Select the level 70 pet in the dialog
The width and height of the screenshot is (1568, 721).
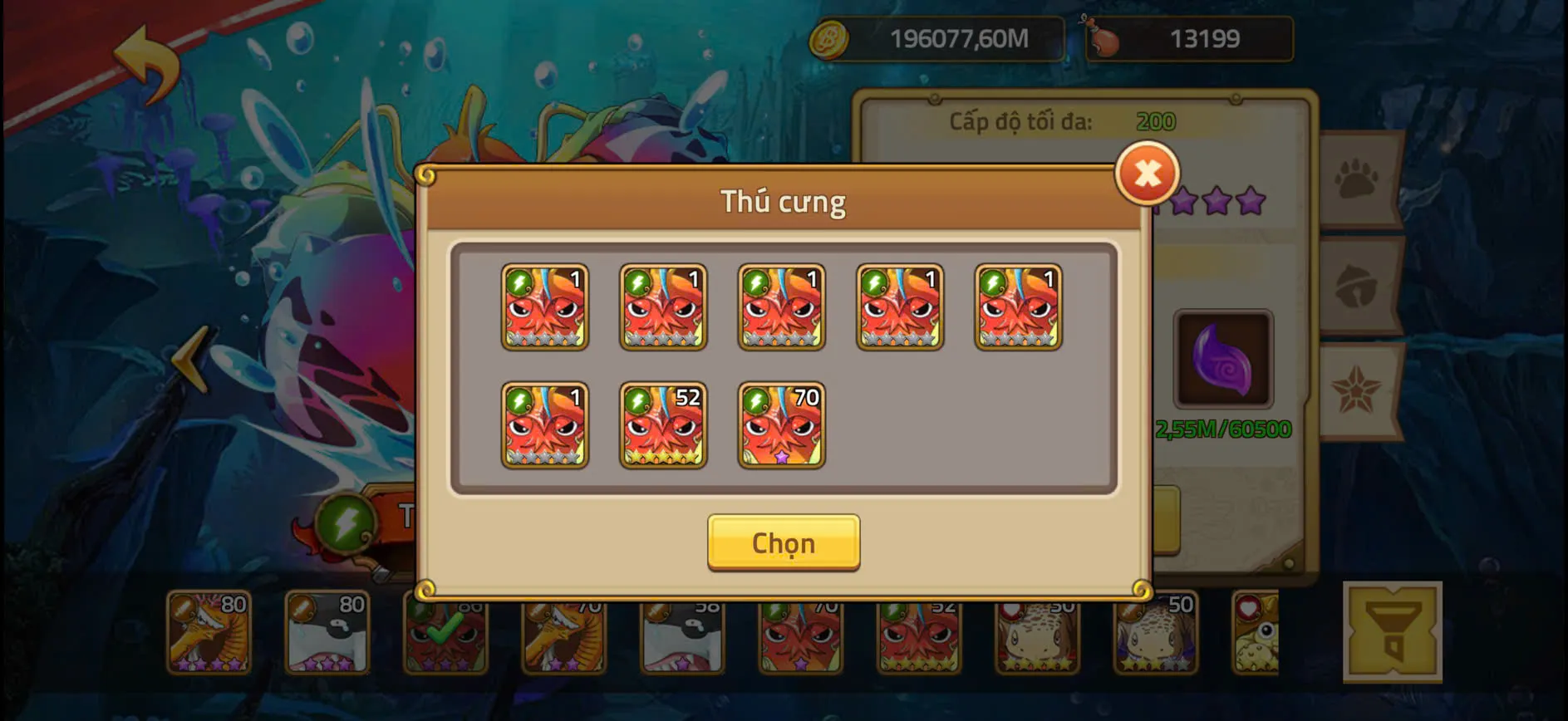pyautogui.click(x=779, y=426)
